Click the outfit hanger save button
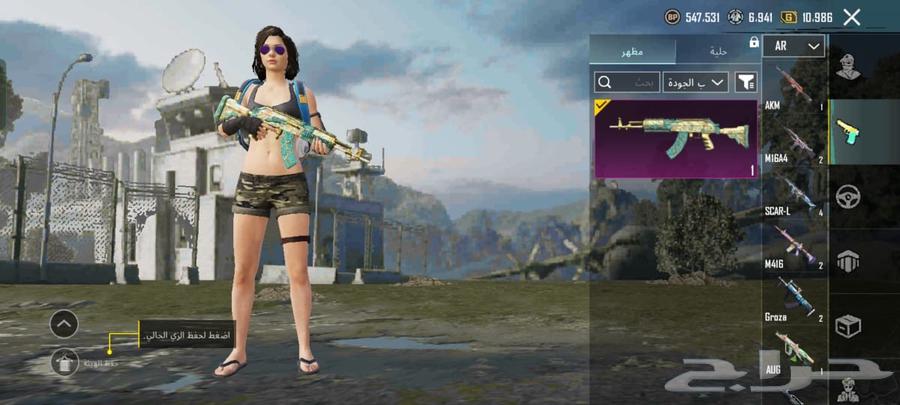 click(64, 362)
